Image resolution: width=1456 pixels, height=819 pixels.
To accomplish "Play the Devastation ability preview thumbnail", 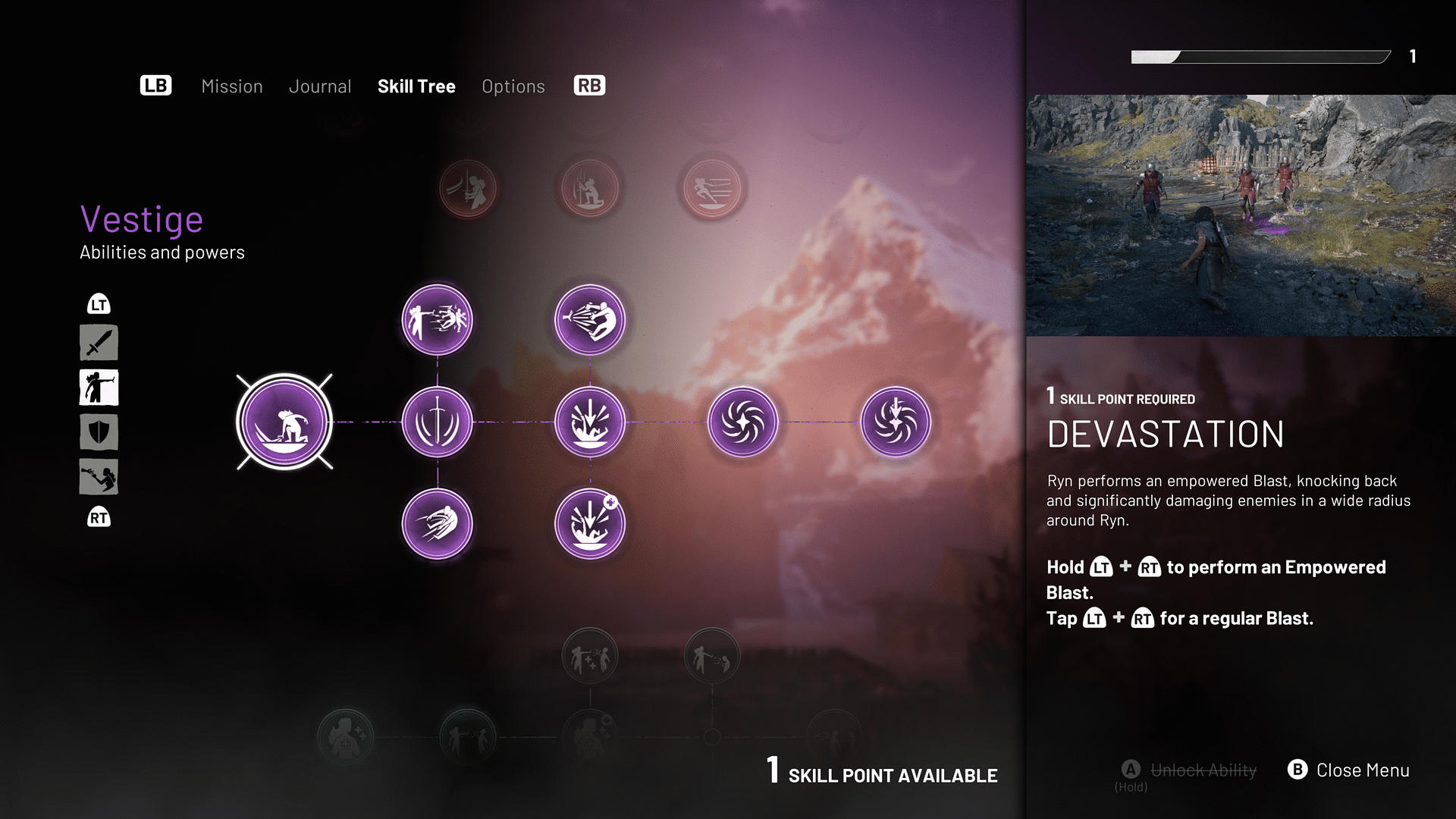I will (1241, 215).
